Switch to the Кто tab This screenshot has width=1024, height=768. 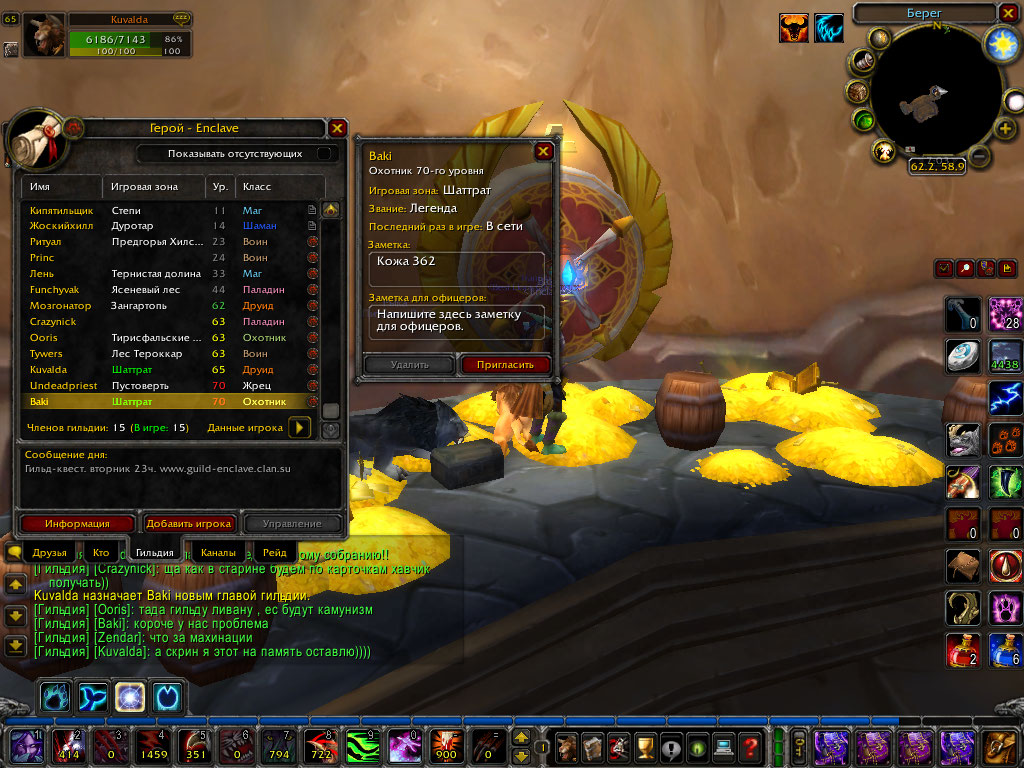pos(101,552)
